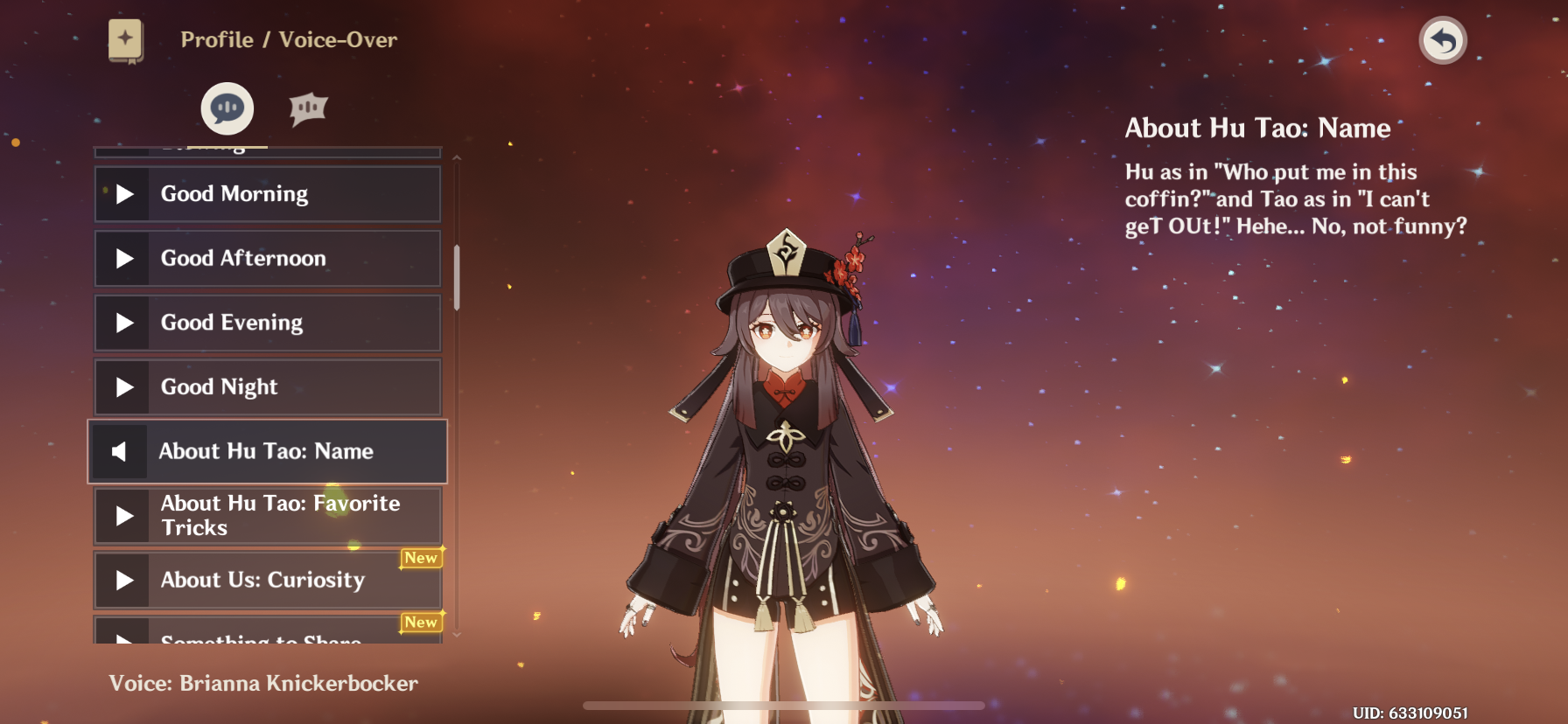The width and height of the screenshot is (1568, 724).
Task: Play the new About Us: Curiosity line
Action: click(267, 581)
